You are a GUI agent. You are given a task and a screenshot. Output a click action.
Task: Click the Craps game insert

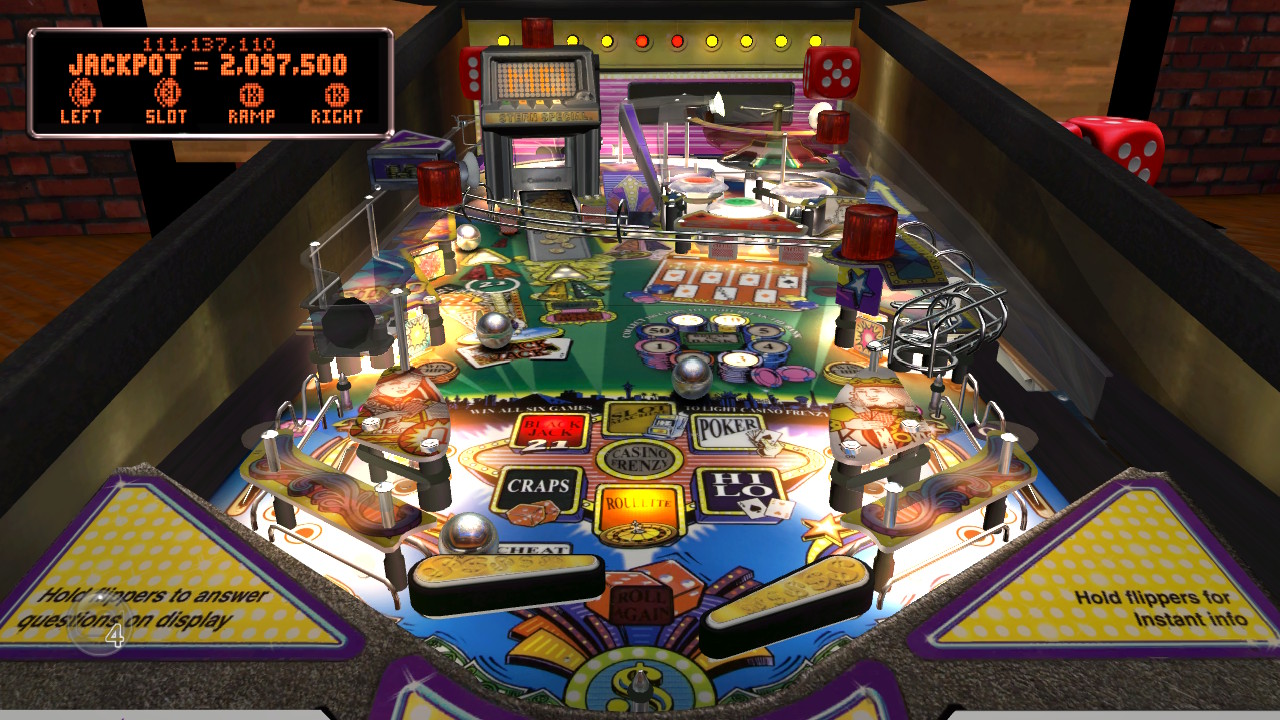(538, 484)
